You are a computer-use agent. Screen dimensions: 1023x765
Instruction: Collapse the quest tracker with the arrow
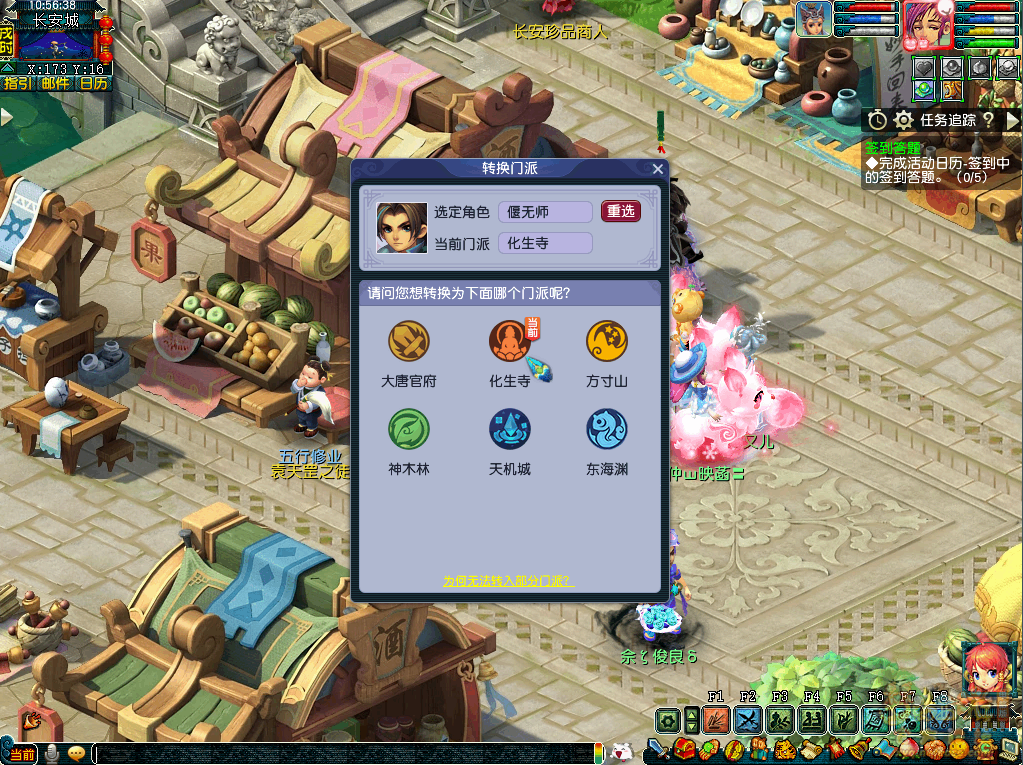1011,120
